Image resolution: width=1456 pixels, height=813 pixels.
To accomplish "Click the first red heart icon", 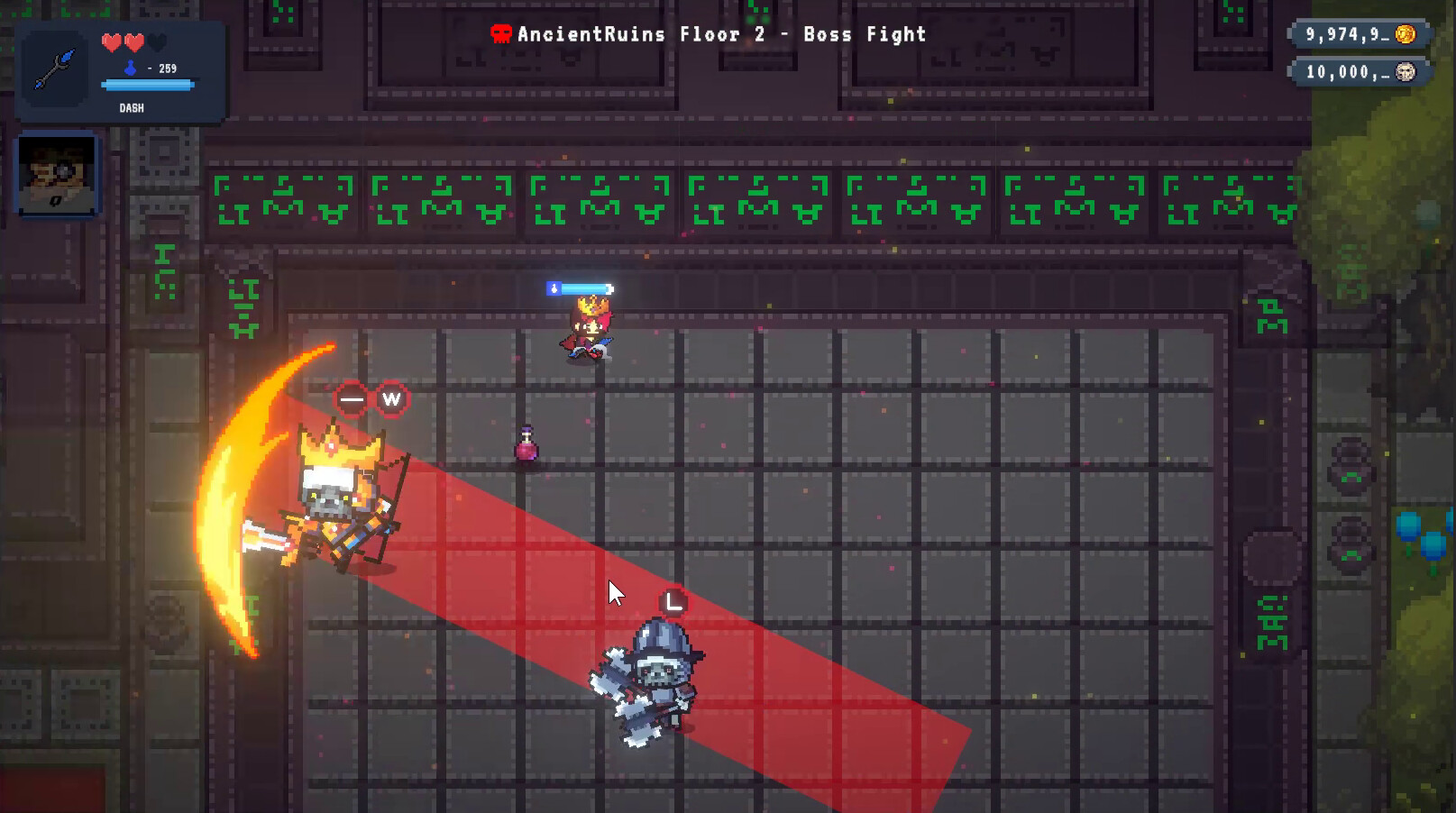I will pyautogui.click(x=112, y=41).
